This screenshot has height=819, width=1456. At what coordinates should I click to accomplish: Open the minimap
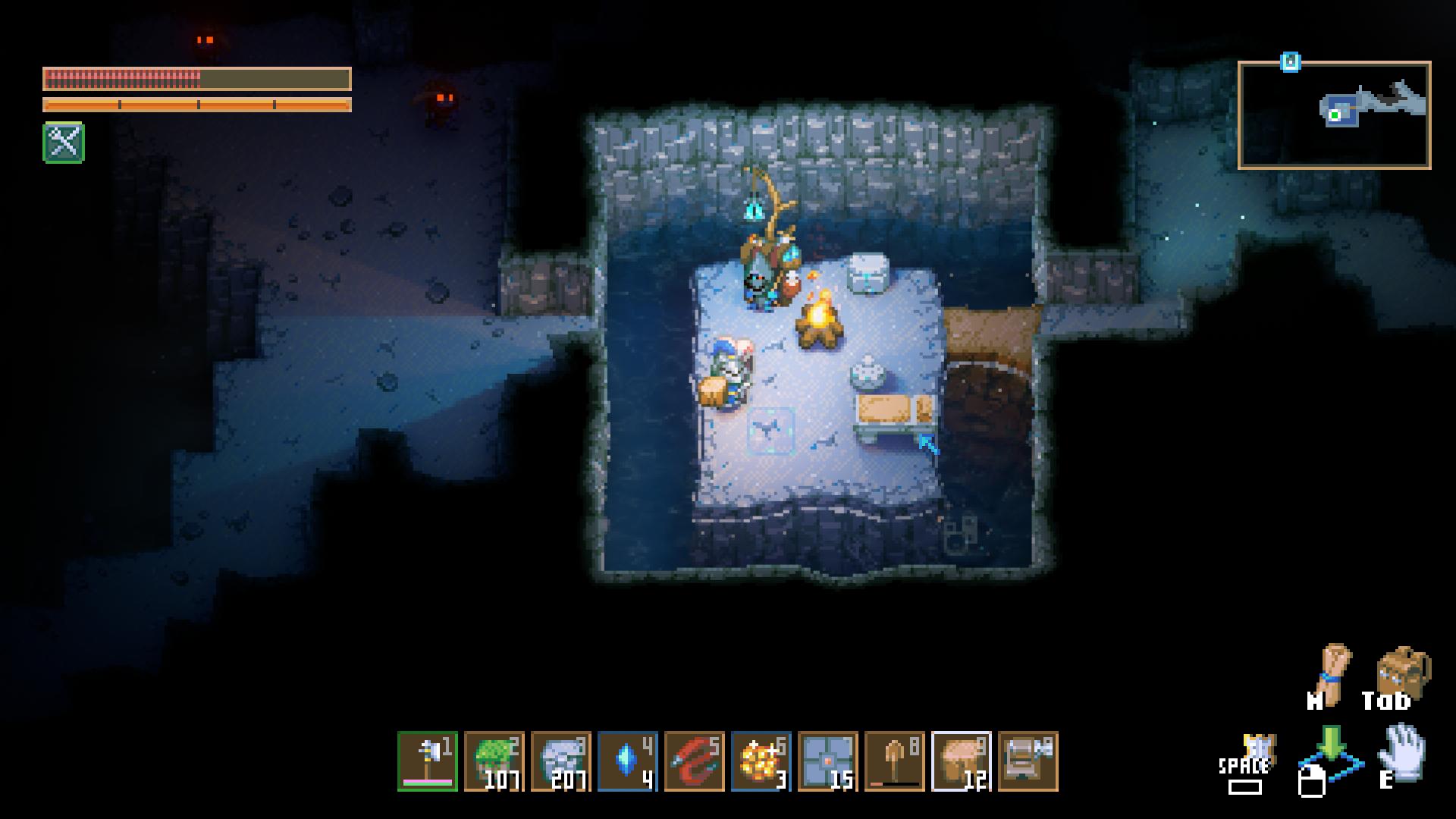1335,115
